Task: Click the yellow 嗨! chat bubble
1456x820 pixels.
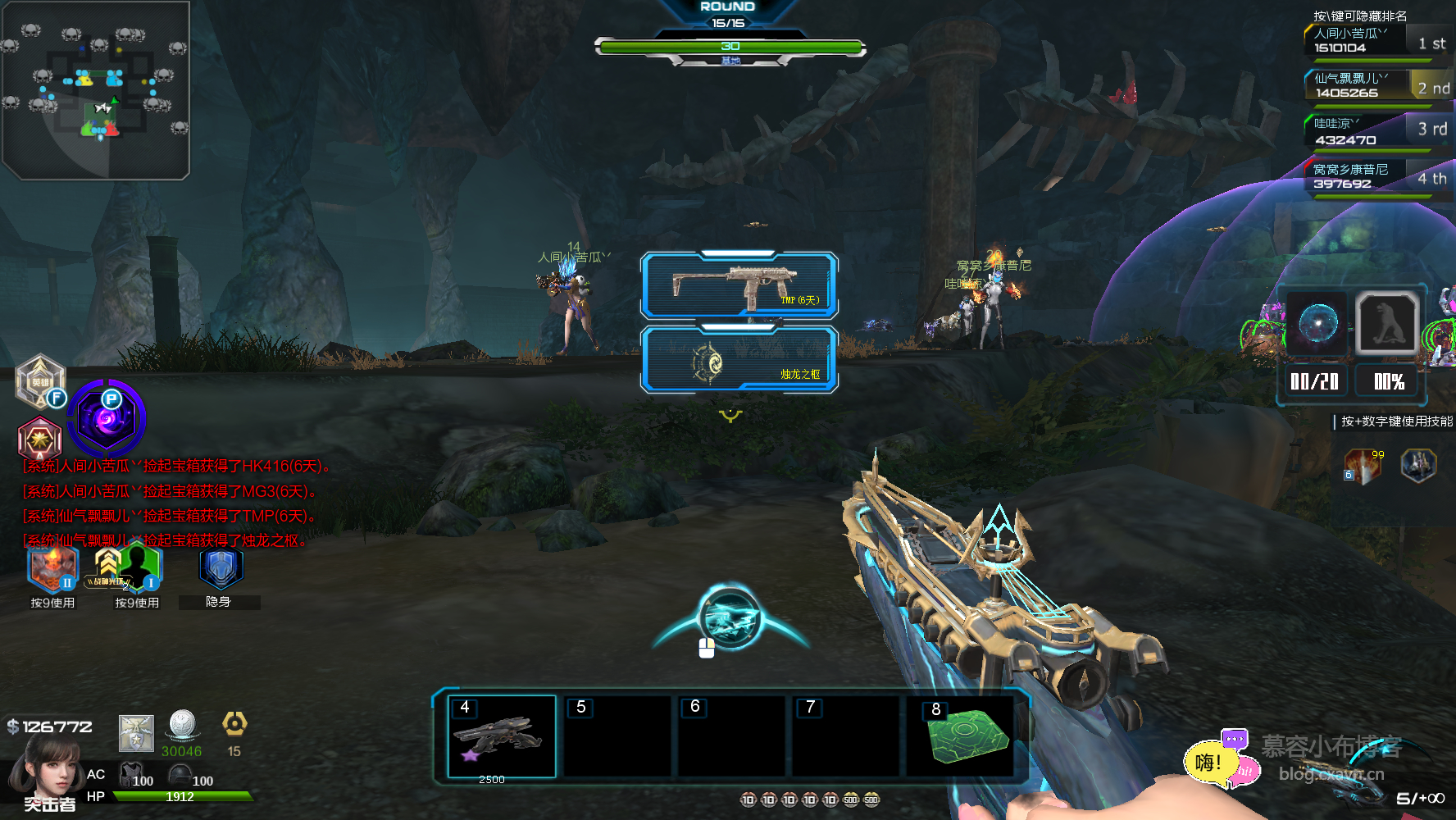Action: tap(1207, 763)
